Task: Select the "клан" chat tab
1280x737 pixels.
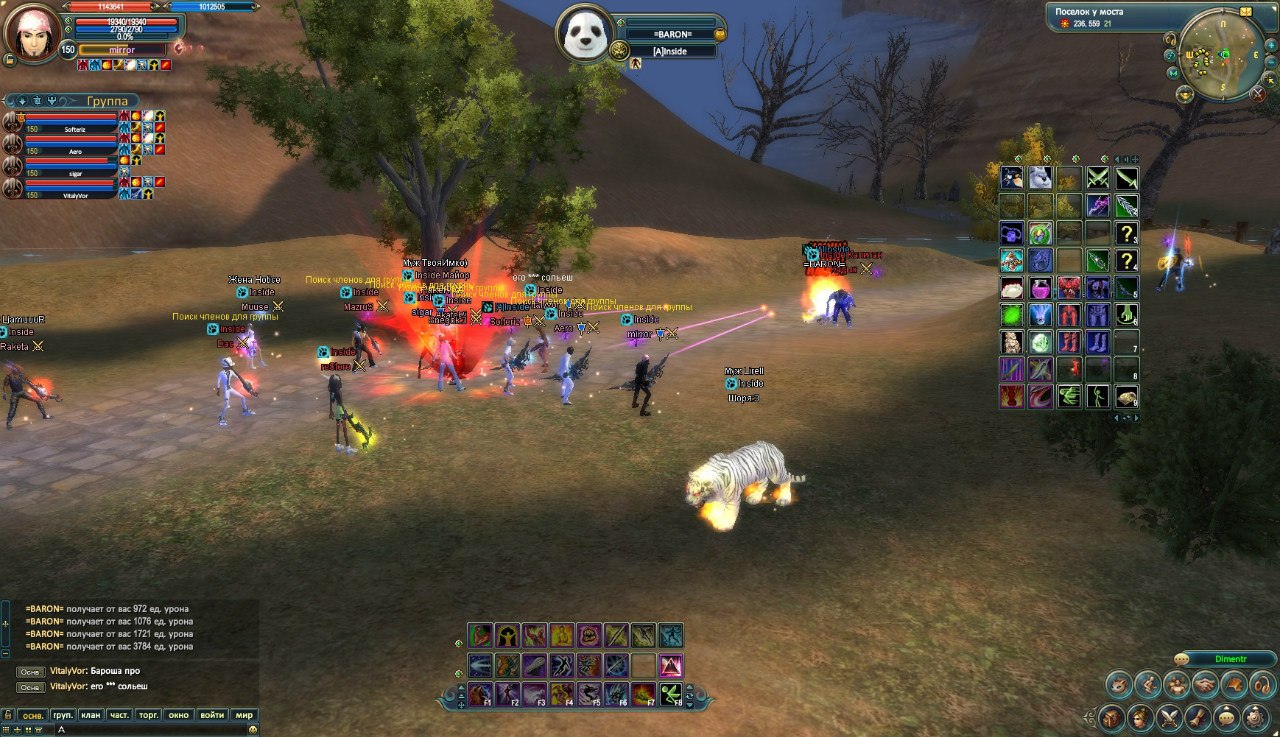Action: point(91,715)
